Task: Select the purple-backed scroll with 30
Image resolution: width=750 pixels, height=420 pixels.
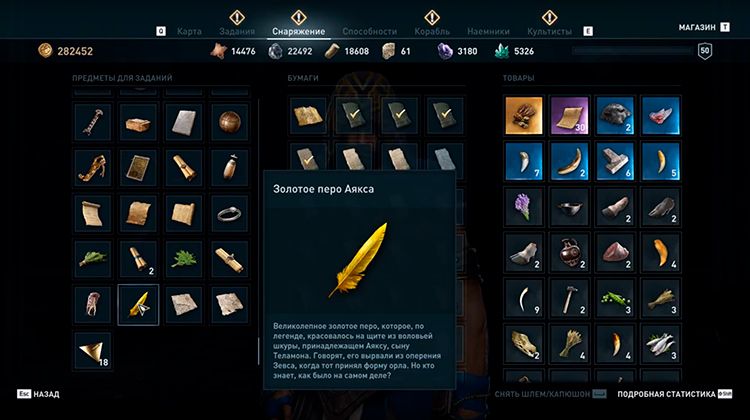Action: (570, 116)
